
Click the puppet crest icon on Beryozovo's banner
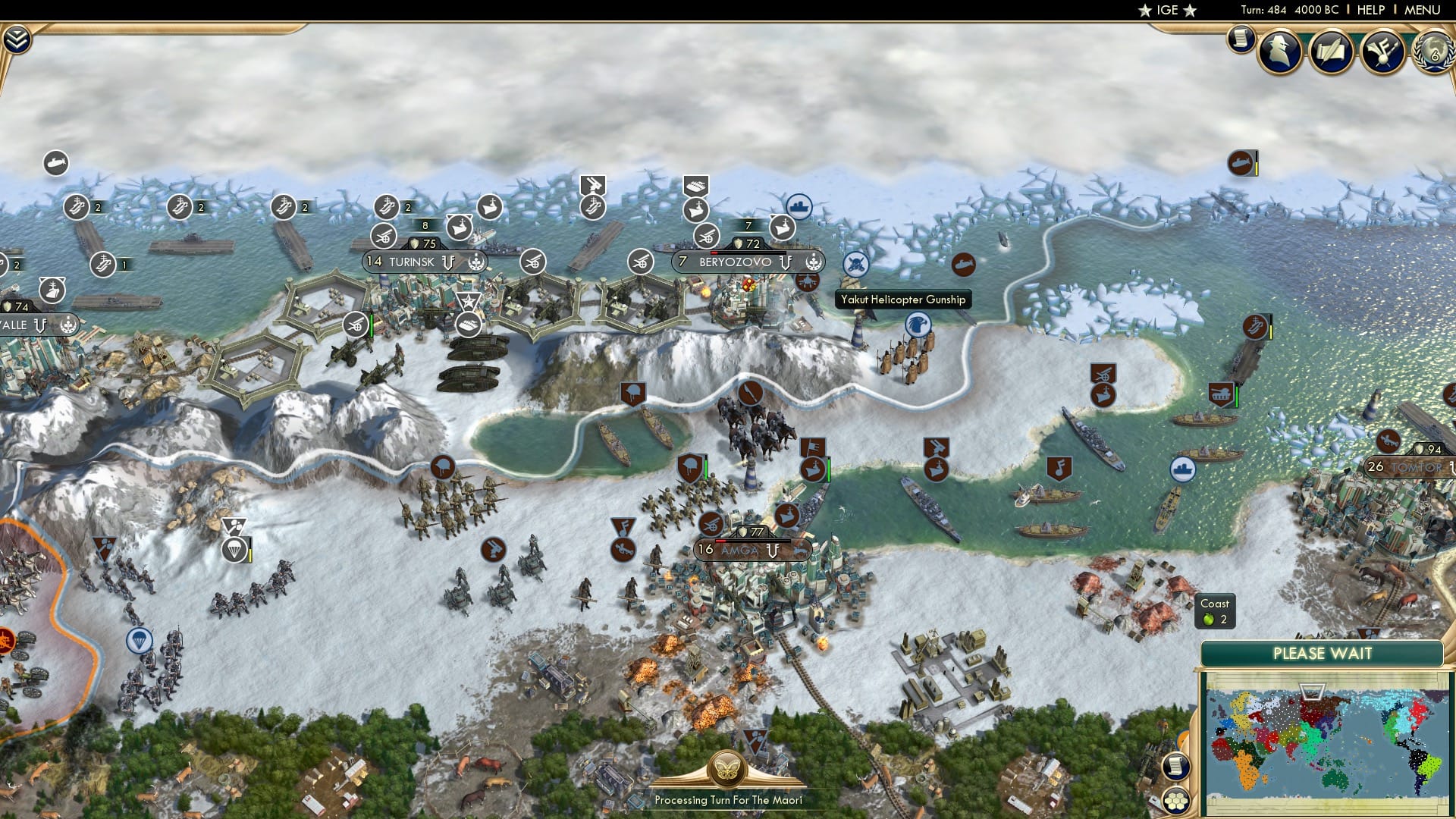[x=814, y=263]
